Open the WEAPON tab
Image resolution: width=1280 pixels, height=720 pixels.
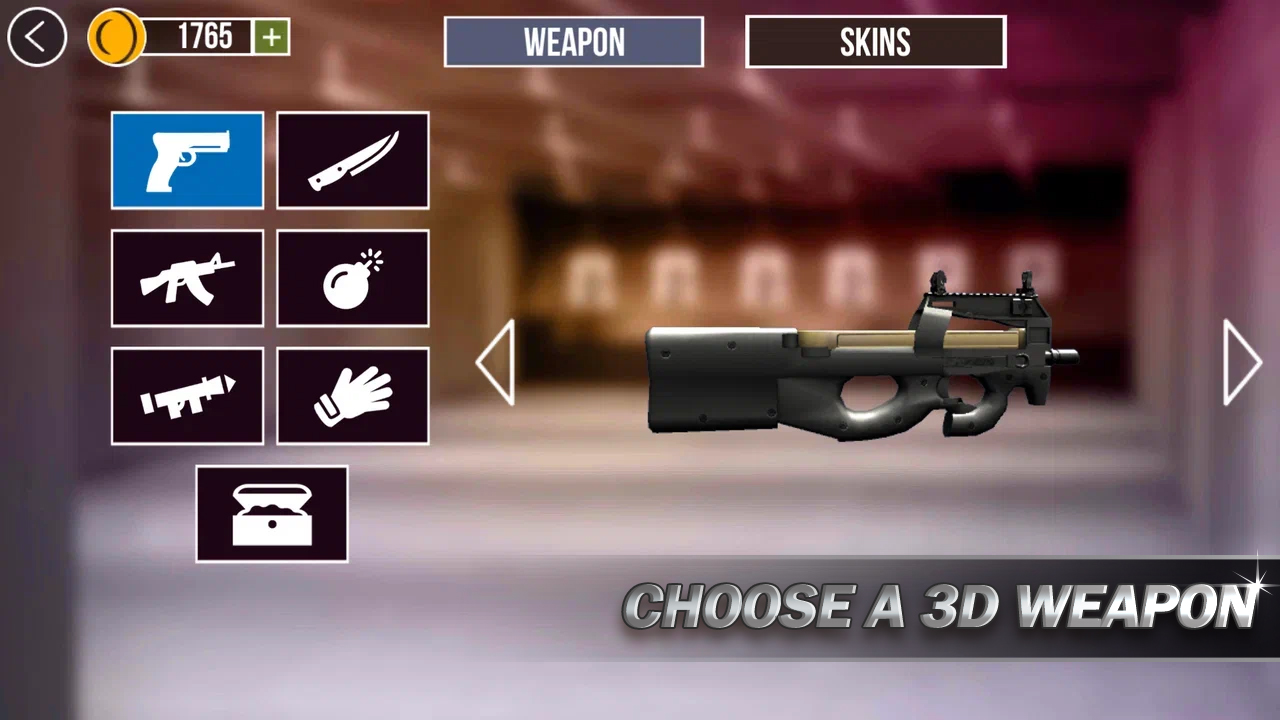[573, 42]
